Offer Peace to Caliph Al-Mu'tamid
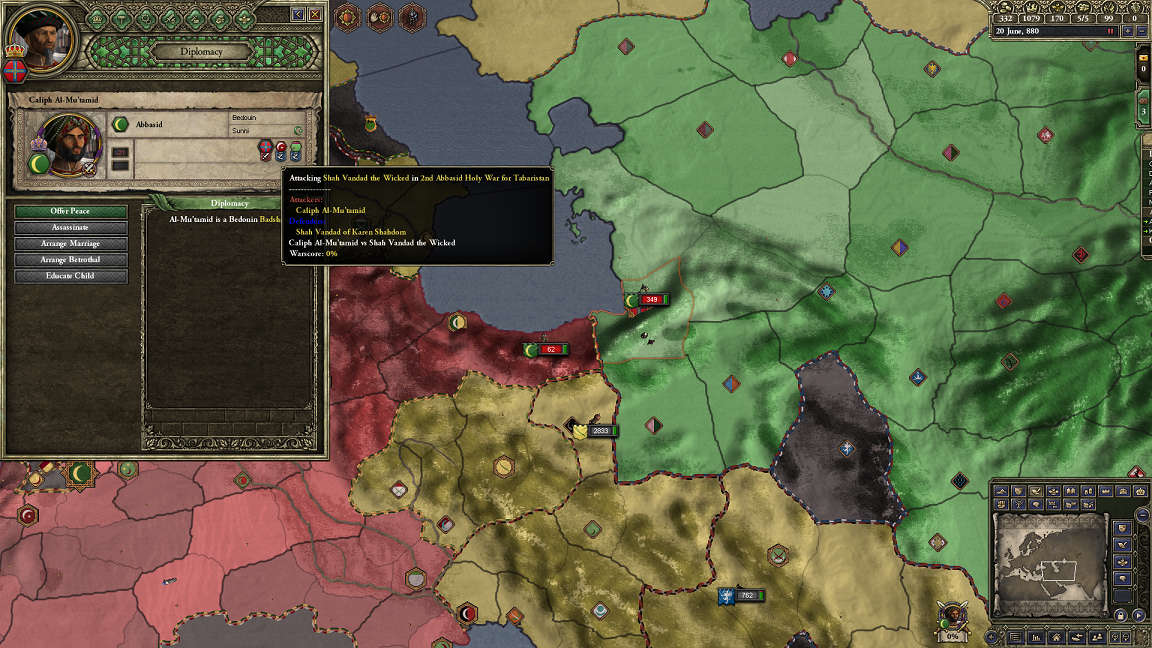 coord(70,212)
